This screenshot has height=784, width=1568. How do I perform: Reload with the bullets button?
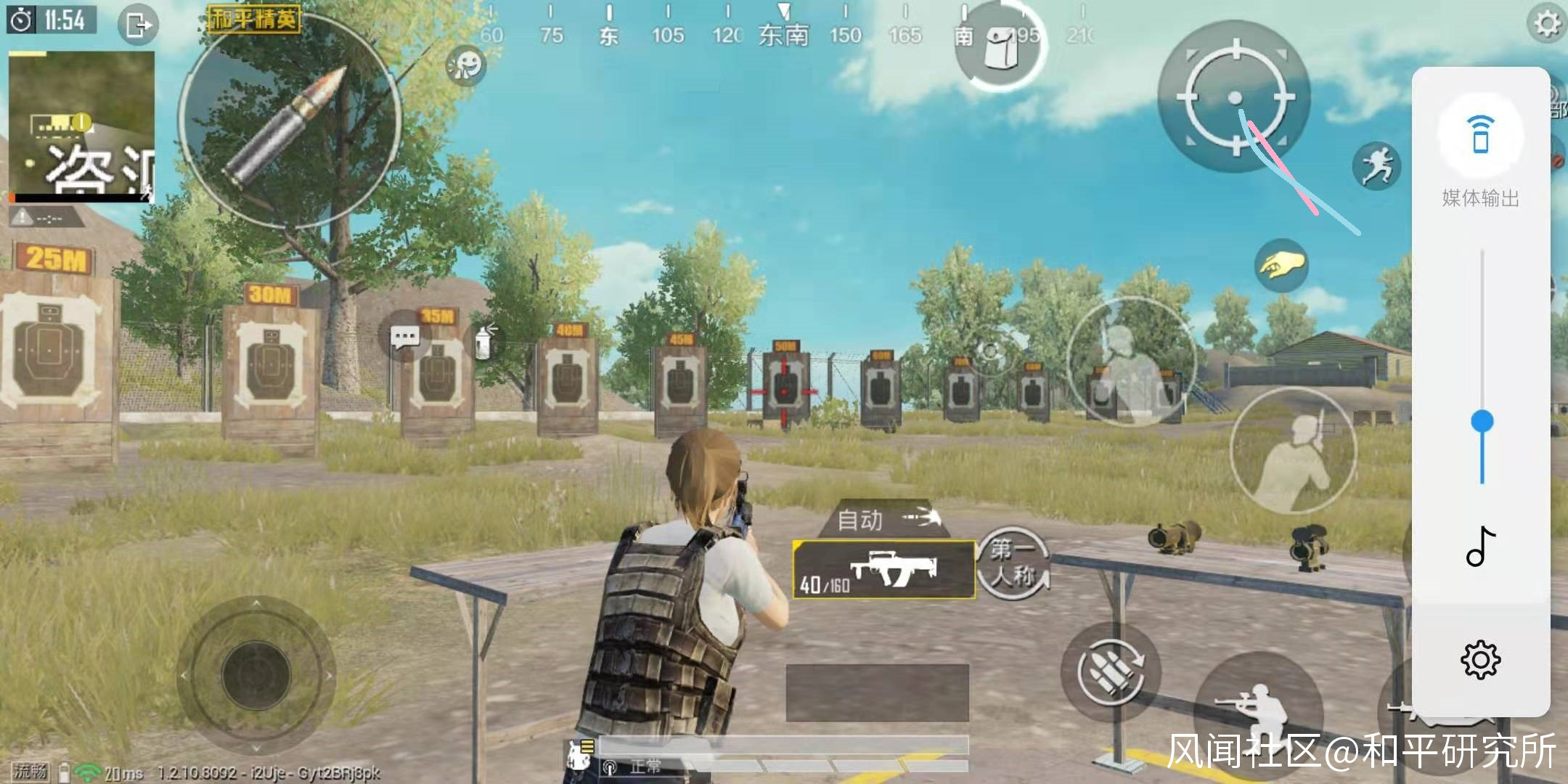point(1111,671)
